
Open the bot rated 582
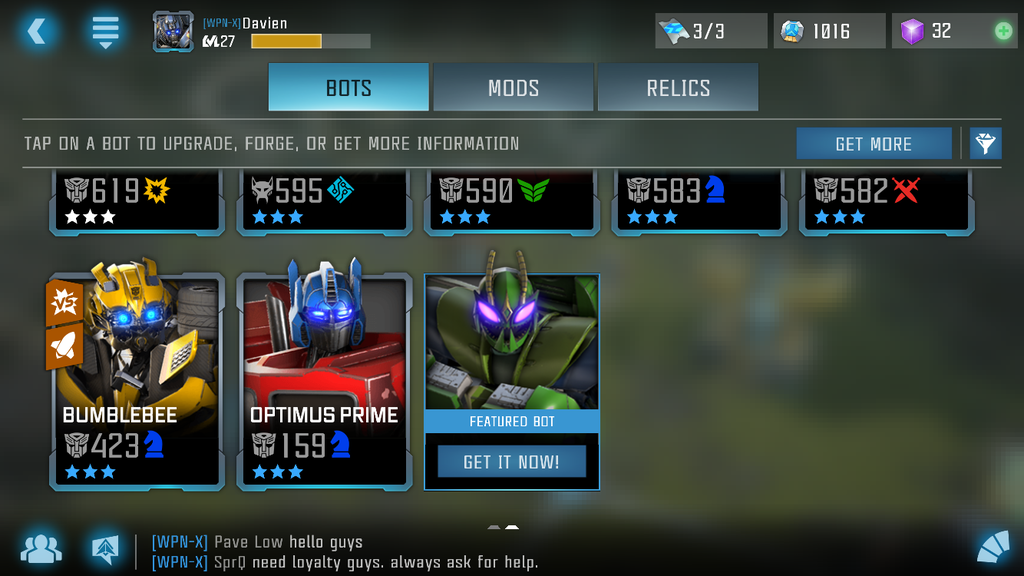coord(886,201)
